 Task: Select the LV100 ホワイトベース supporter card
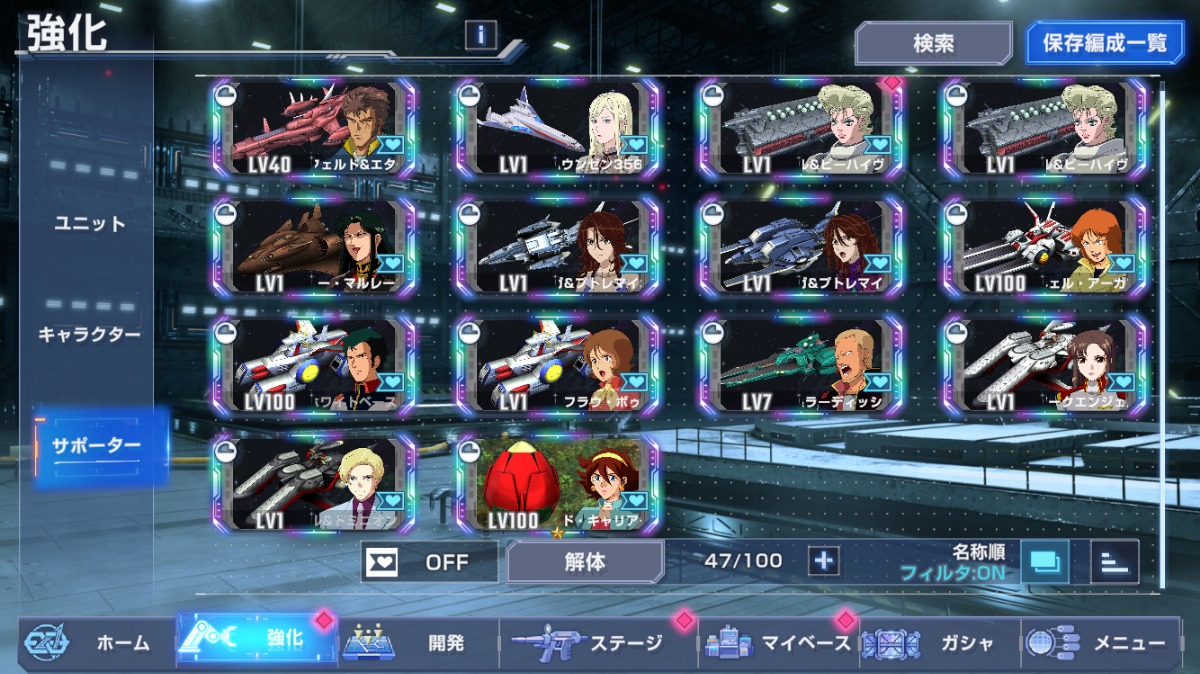pyautogui.click(x=313, y=365)
